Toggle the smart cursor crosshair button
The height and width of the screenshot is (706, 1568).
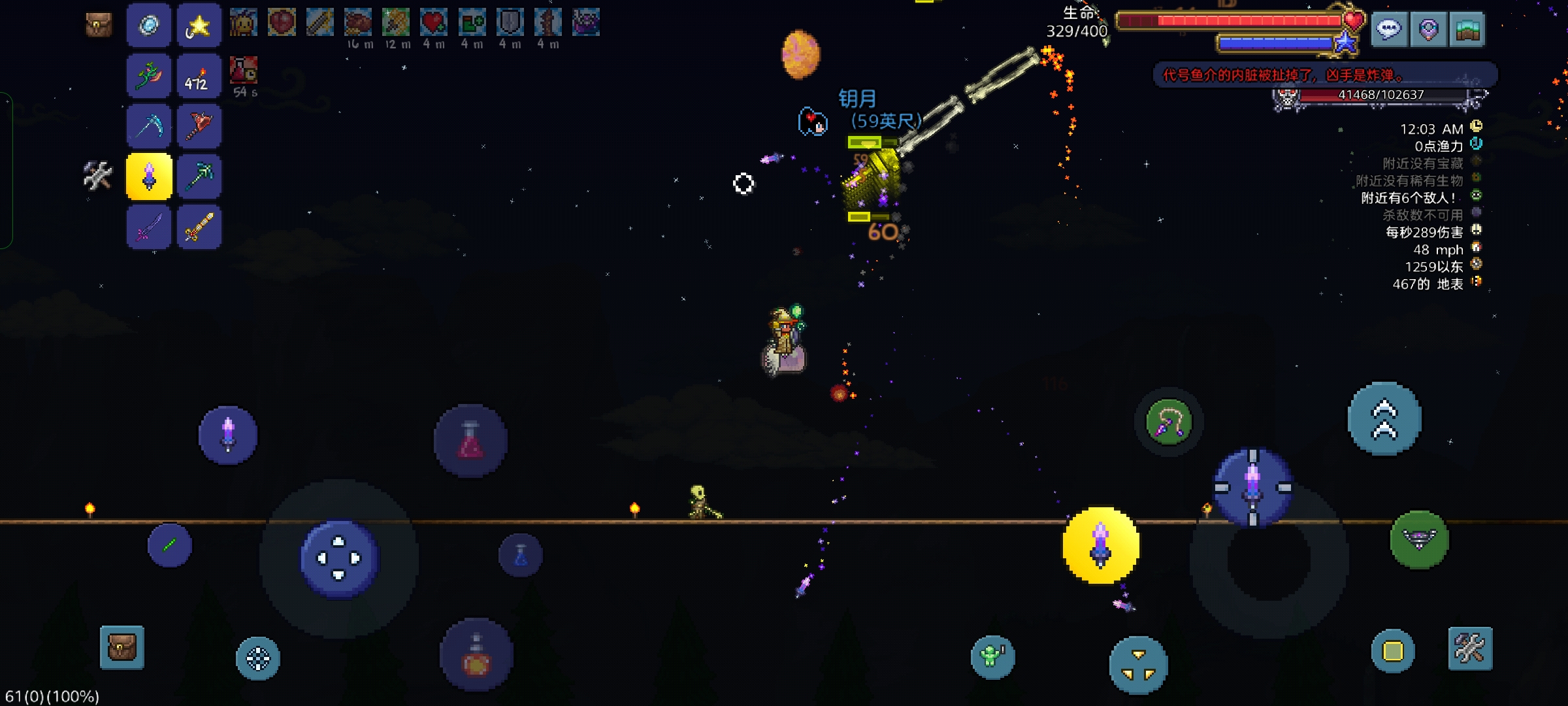click(257, 658)
